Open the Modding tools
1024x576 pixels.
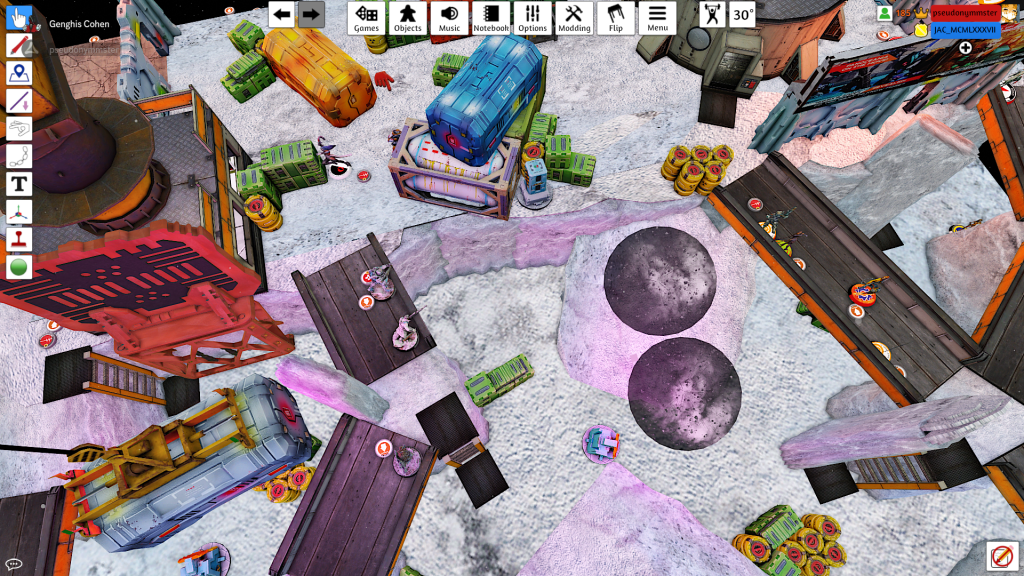(574, 17)
